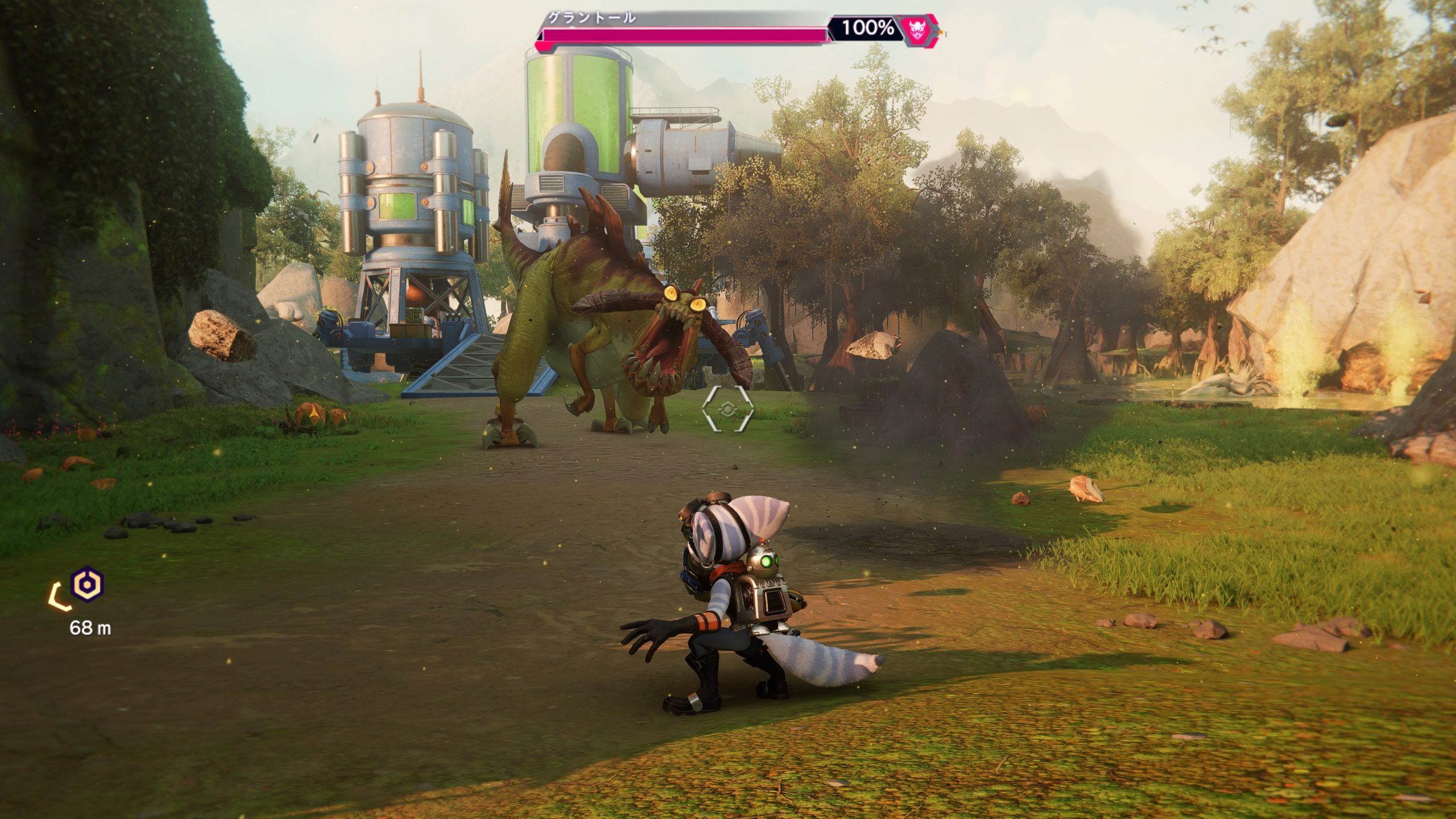Select the purple hexagon objective waypoint marker
This screenshot has width=1456, height=819.
pyautogui.click(x=87, y=584)
